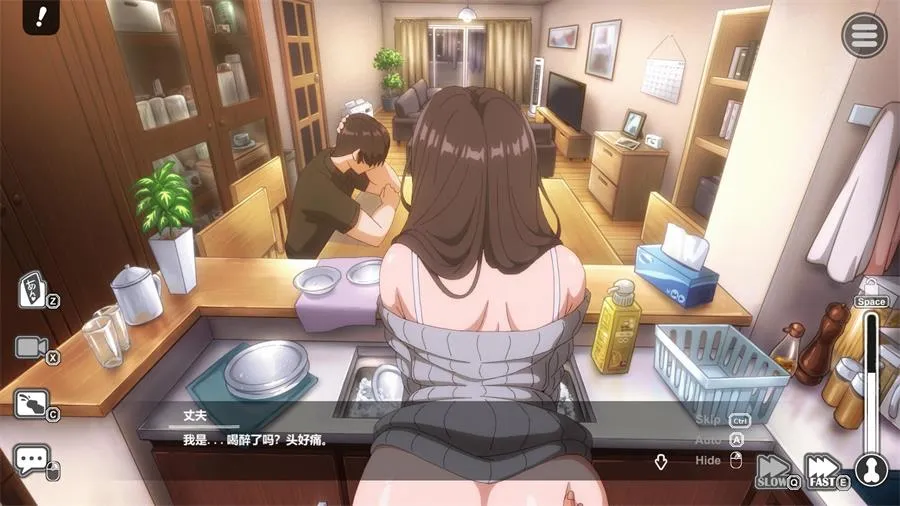
Task: Open the speech bubble dialogue log
Action: point(32,460)
